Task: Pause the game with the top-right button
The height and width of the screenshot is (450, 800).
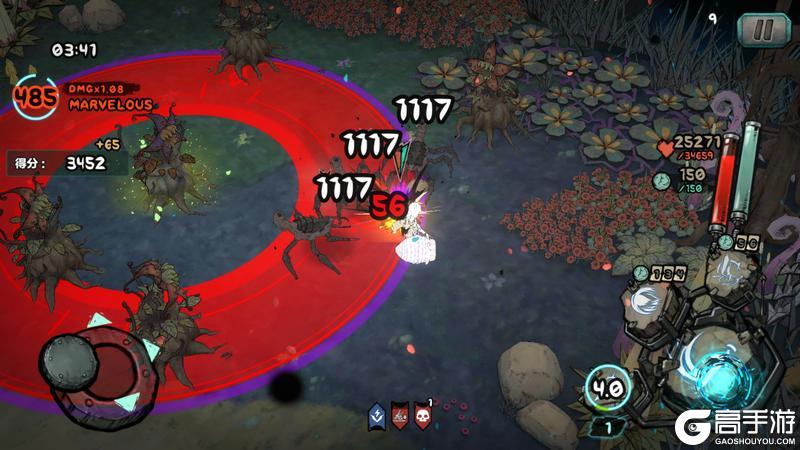Action: point(763,29)
